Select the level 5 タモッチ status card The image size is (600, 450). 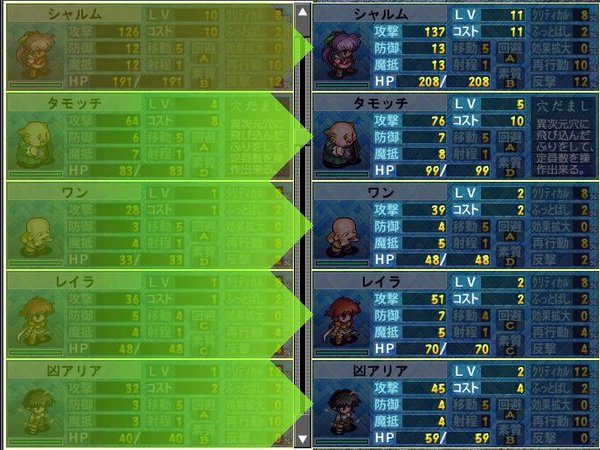(453, 135)
